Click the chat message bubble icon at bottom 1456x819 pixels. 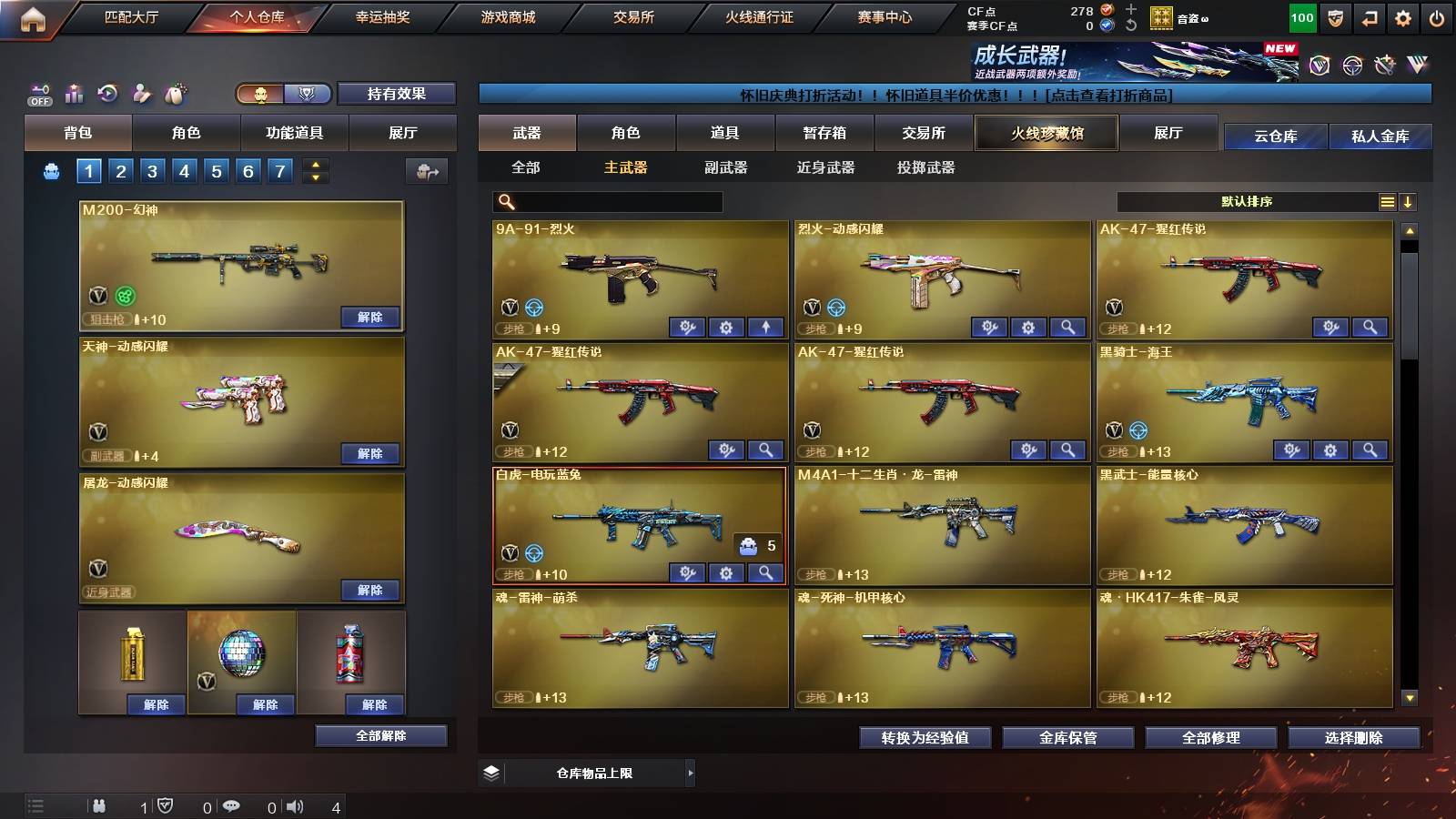pos(231,805)
